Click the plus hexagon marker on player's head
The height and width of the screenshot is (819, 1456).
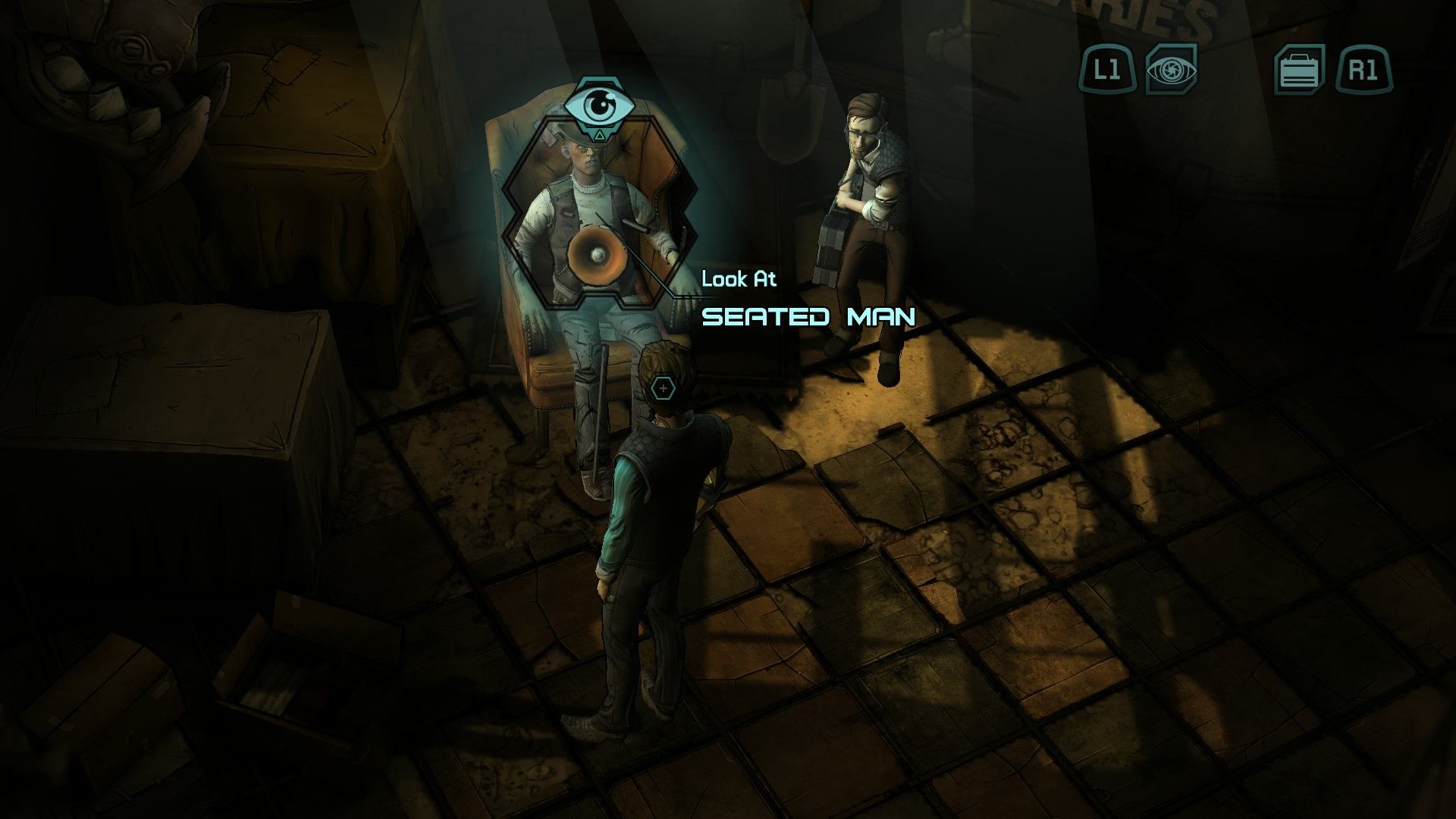tap(662, 387)
